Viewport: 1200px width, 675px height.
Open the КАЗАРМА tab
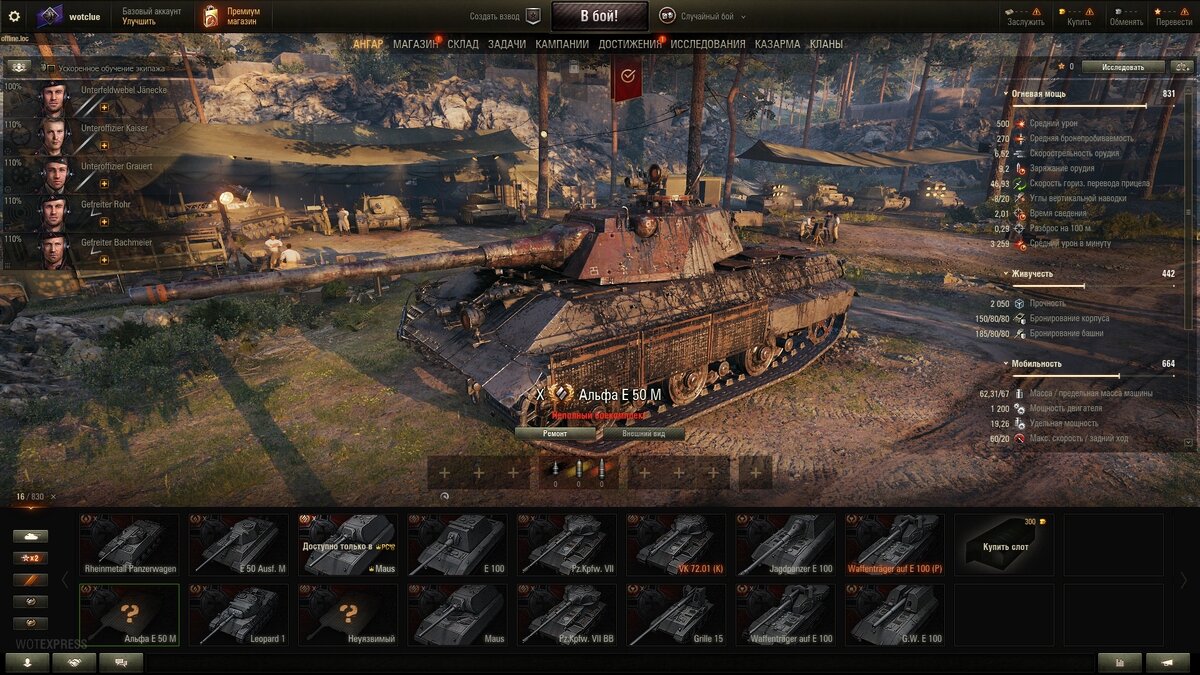tap(777, 44)
